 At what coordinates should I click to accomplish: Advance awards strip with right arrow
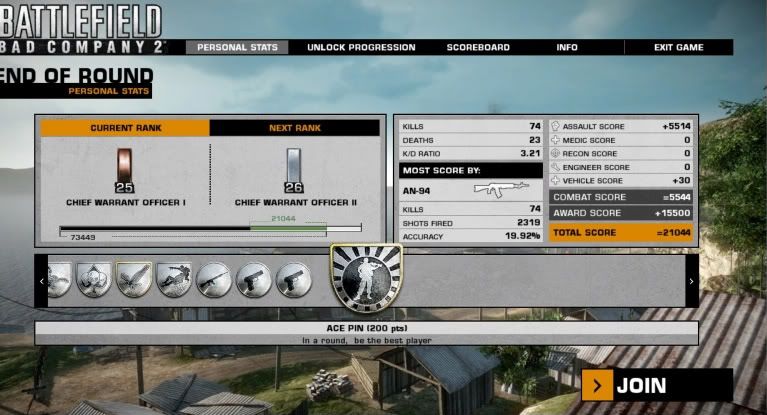pyautogui.click(x=691, y=282)
